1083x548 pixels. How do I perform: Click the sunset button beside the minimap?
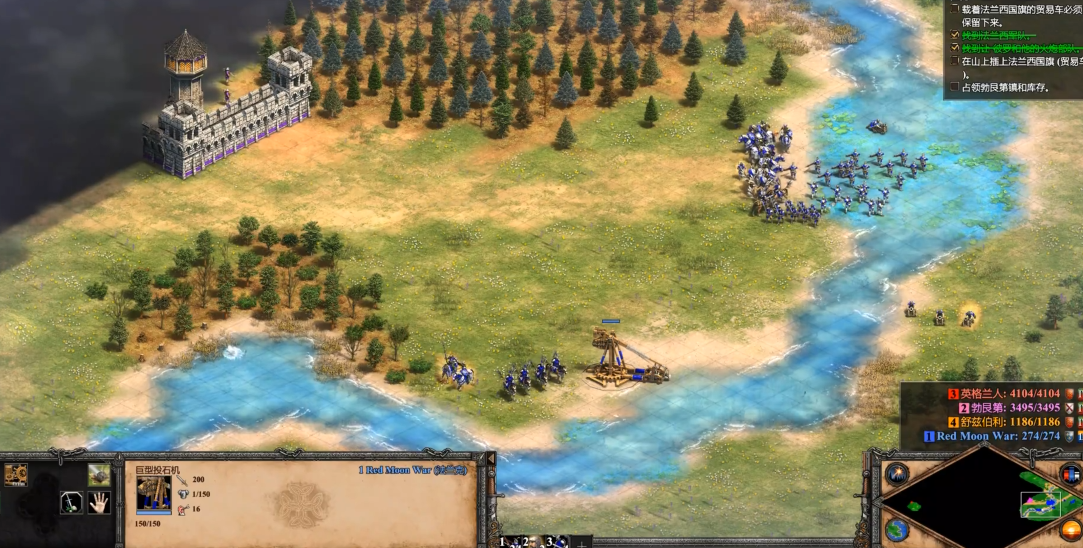1070,529
